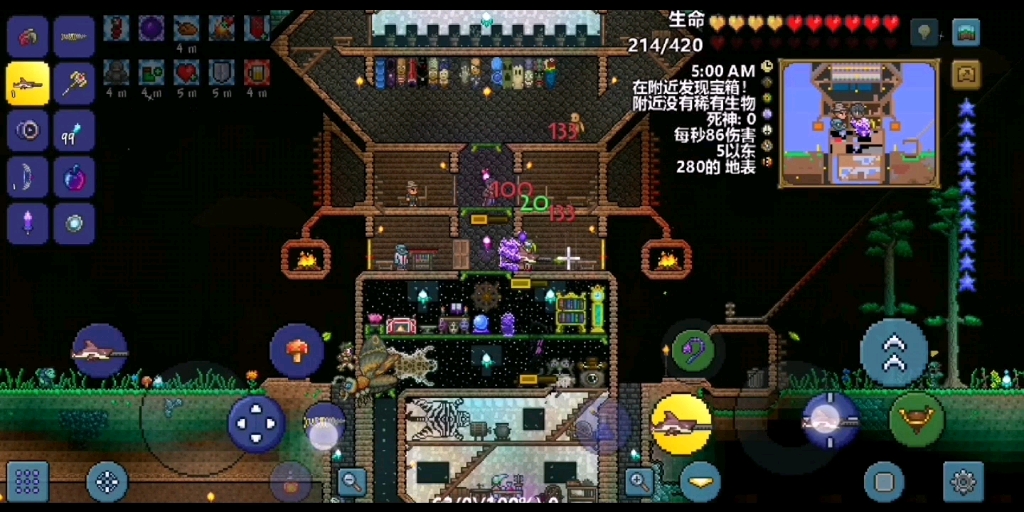Use the grappling hook button
Image resolution: width=1024 pixels, height=512 pixels.
click(692, 350)
